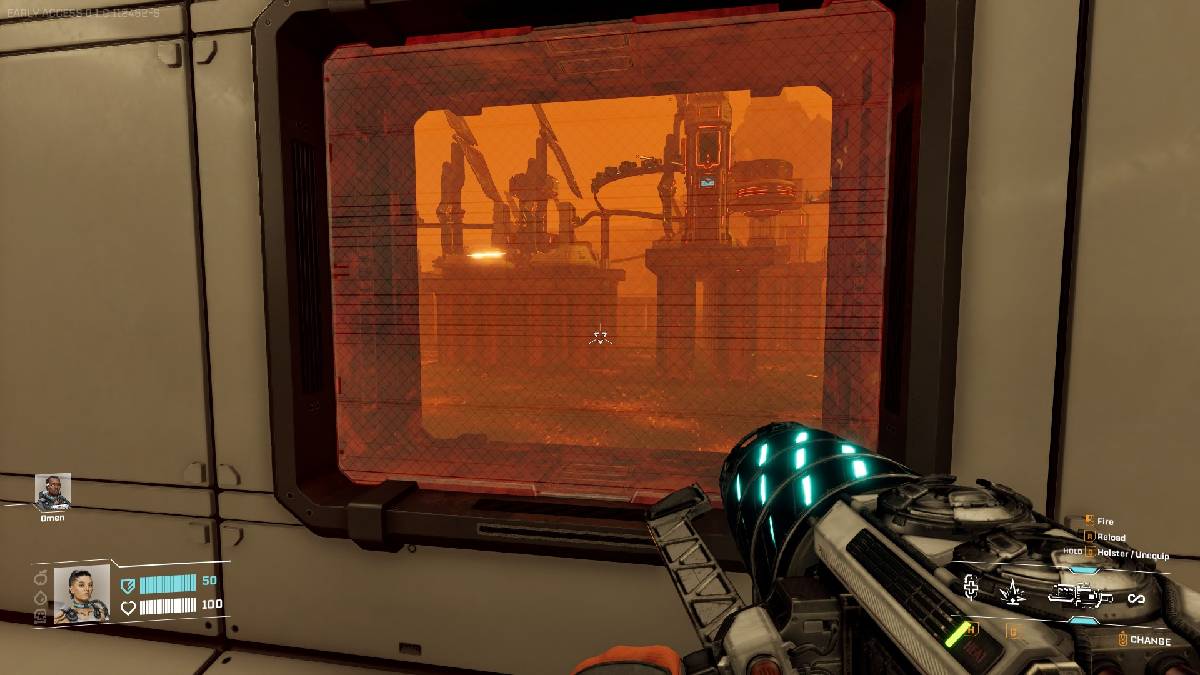Select teammate Omen's portrait
The image size is (1200, 675).
pos(52,491)
